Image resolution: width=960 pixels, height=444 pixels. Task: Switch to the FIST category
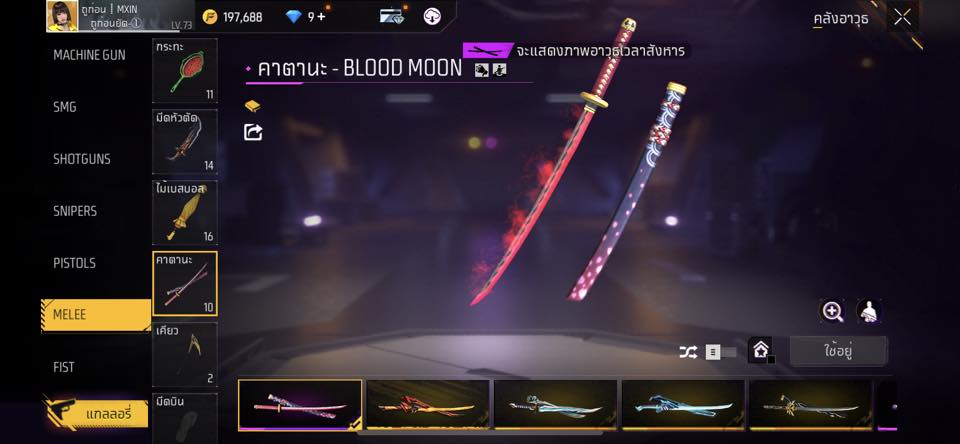click(64, 367)
